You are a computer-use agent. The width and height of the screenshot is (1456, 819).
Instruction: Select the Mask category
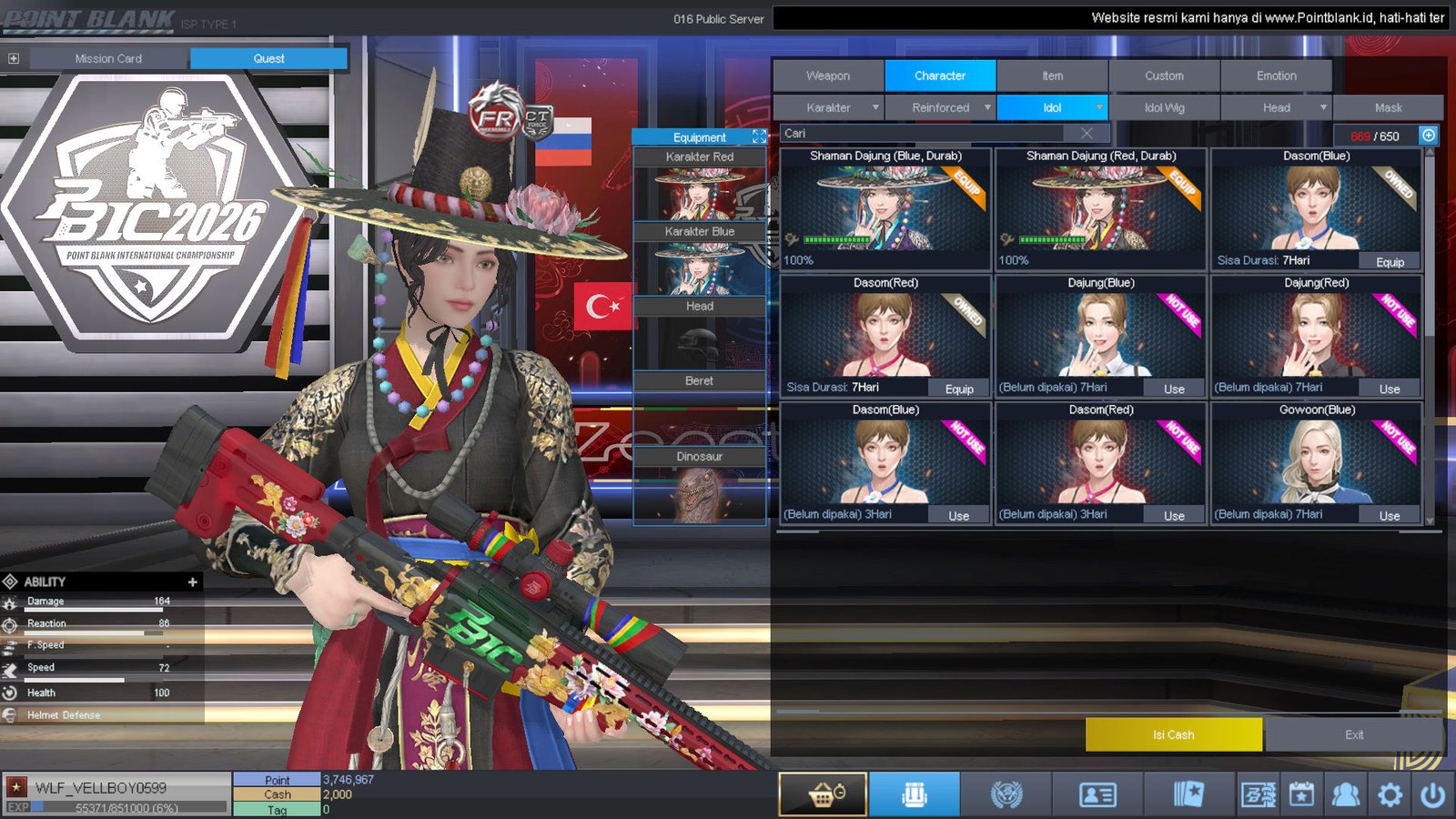1388,107
